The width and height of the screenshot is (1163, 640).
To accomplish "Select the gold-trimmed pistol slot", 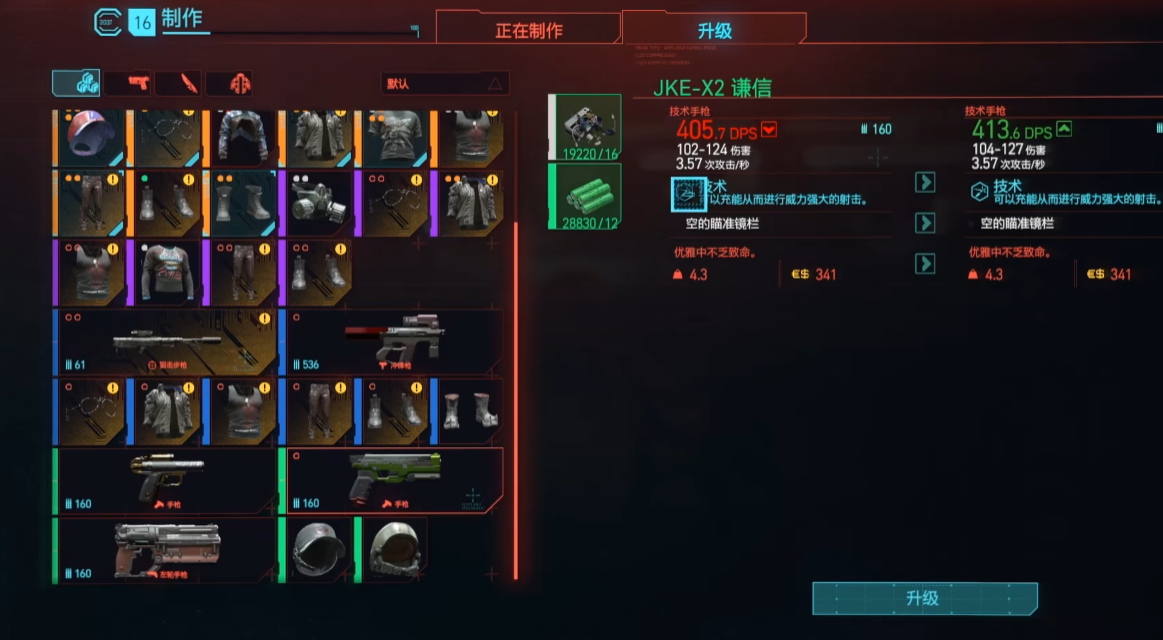I will [167, 480].
